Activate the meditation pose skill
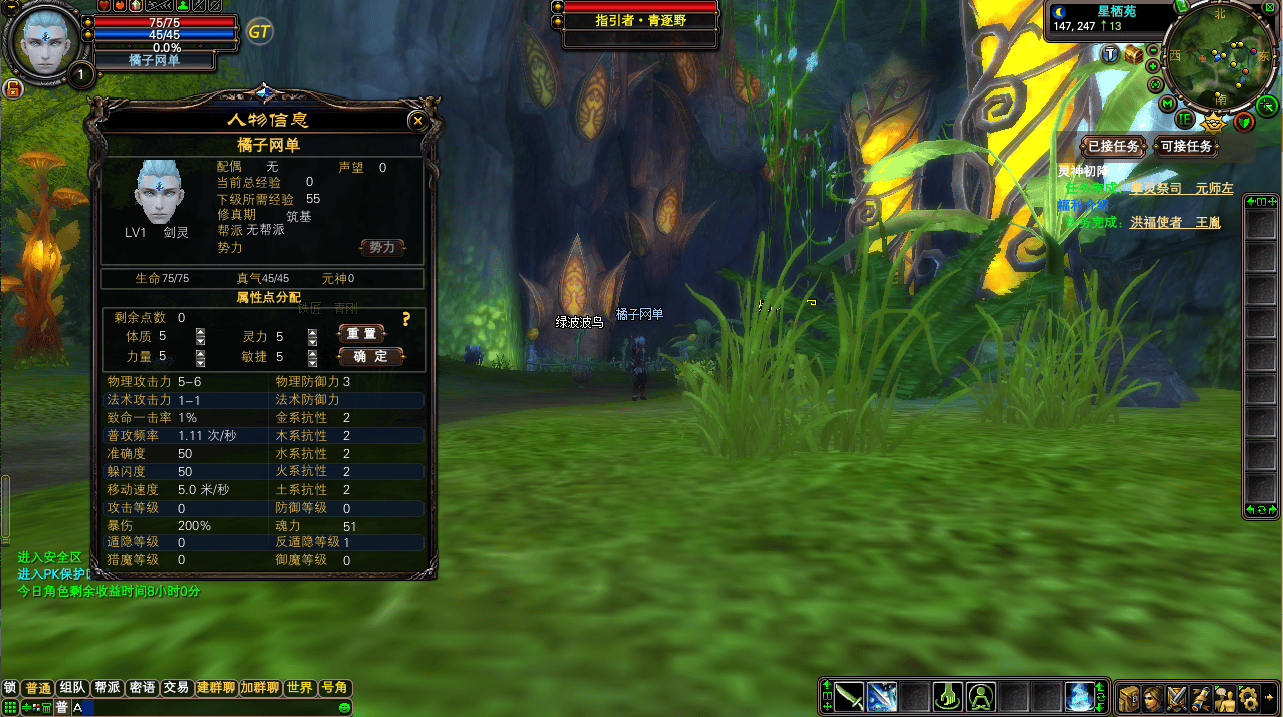 (x=980, y=696)
